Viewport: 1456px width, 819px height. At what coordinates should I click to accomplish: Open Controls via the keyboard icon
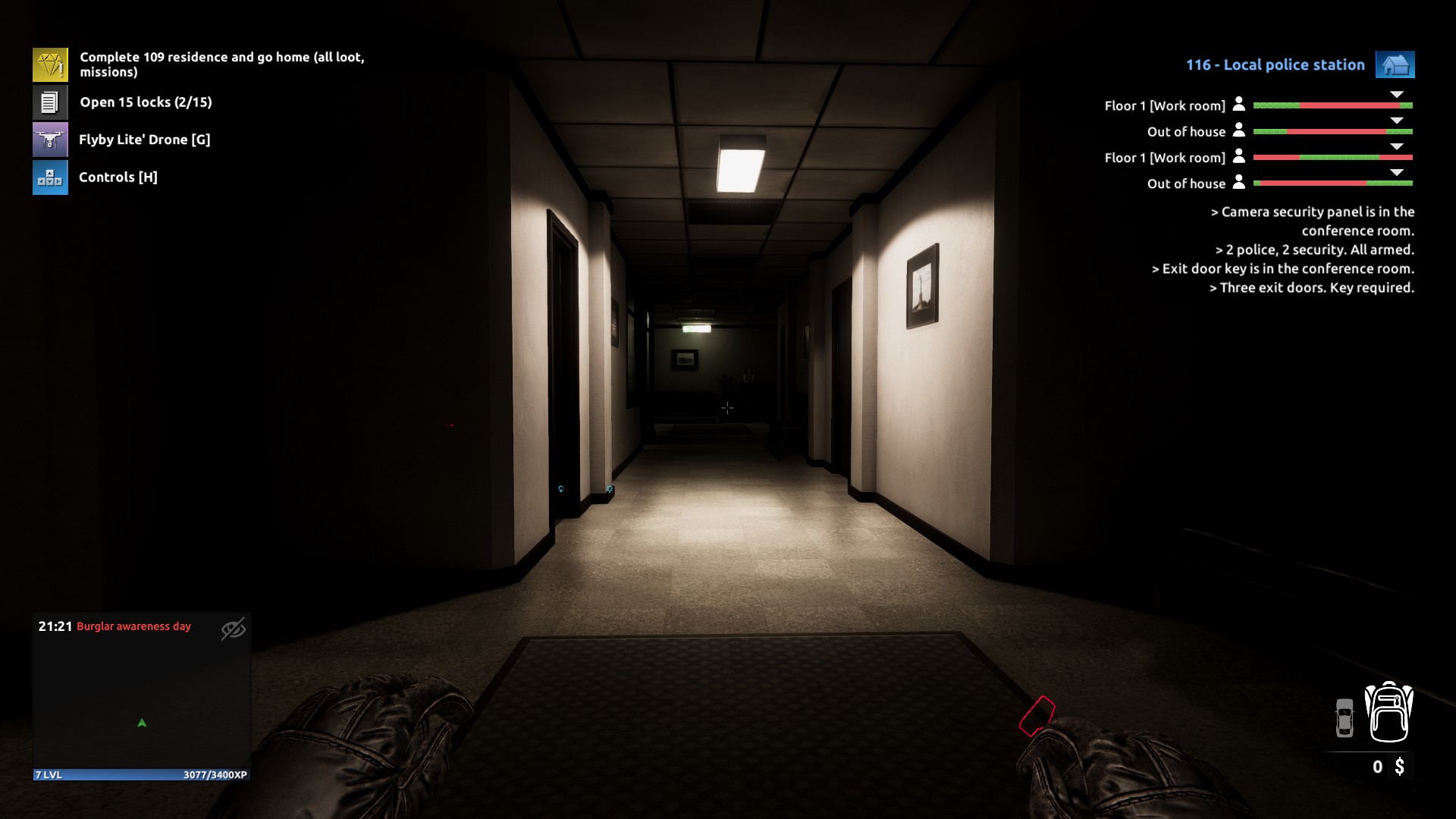pyautogui.click(x=49, y=177)
